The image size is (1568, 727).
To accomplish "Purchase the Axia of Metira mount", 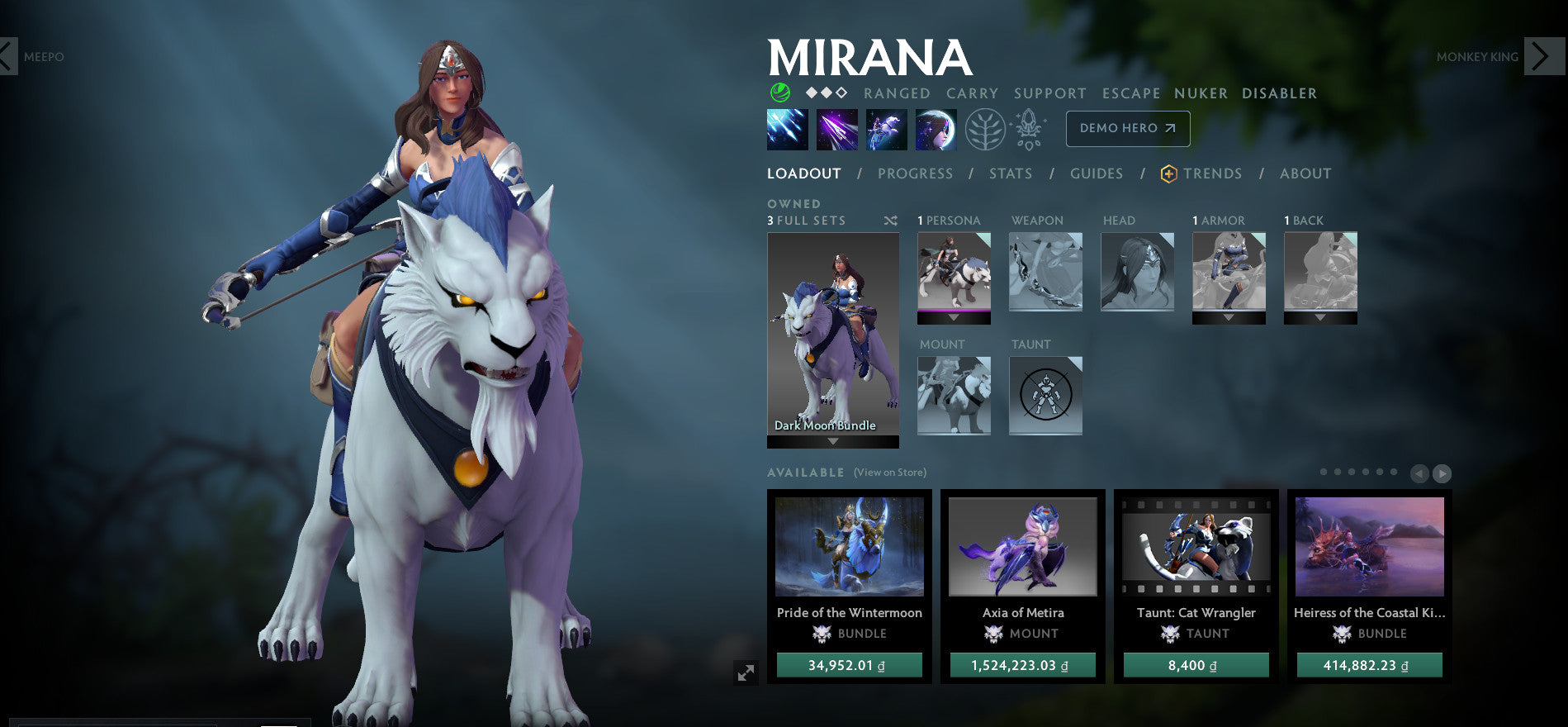I will point(1022,665).
